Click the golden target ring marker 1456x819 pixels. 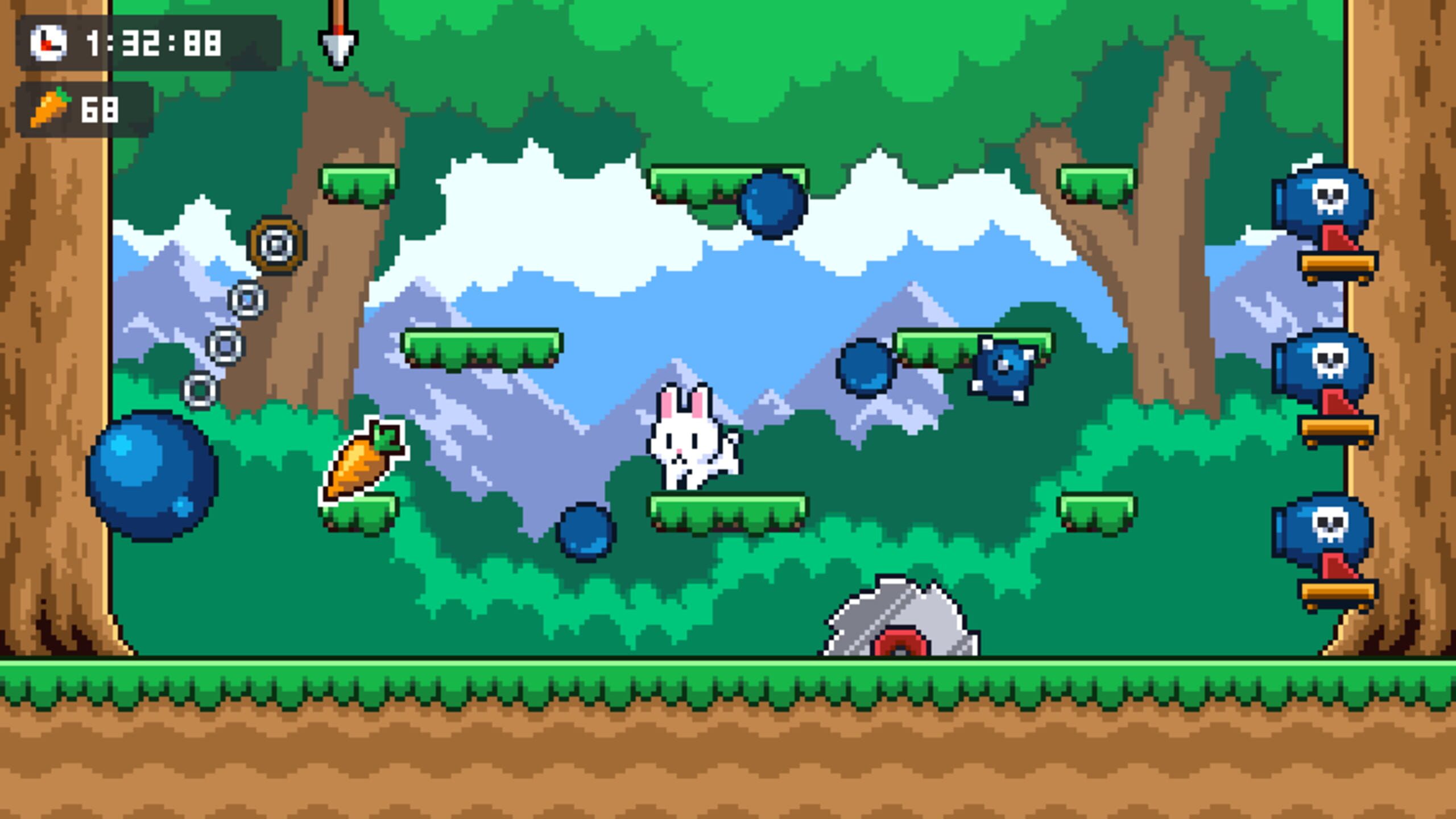click(x=277, y=245)
